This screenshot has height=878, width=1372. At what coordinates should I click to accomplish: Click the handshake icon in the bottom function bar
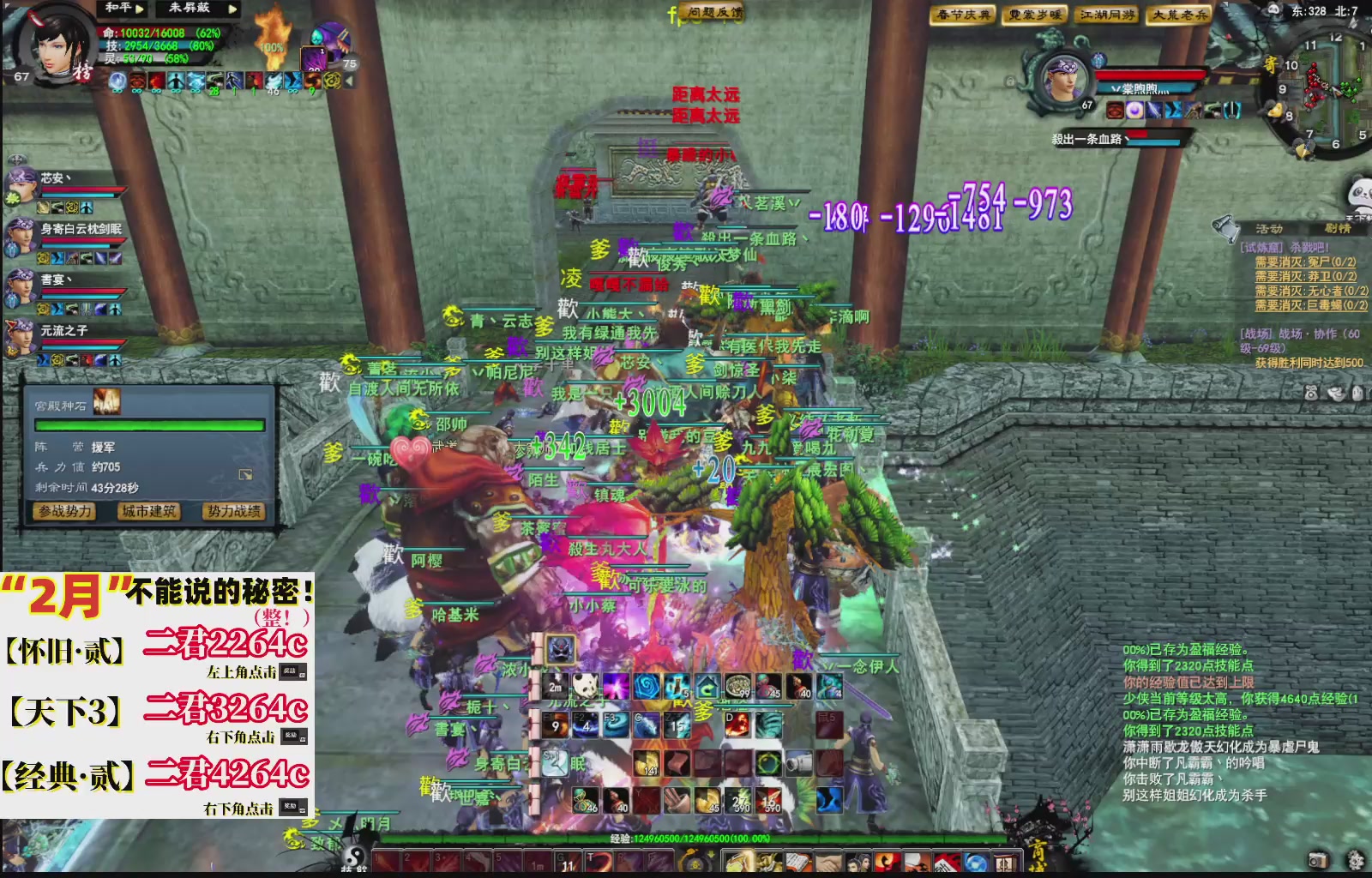(828, 862)
